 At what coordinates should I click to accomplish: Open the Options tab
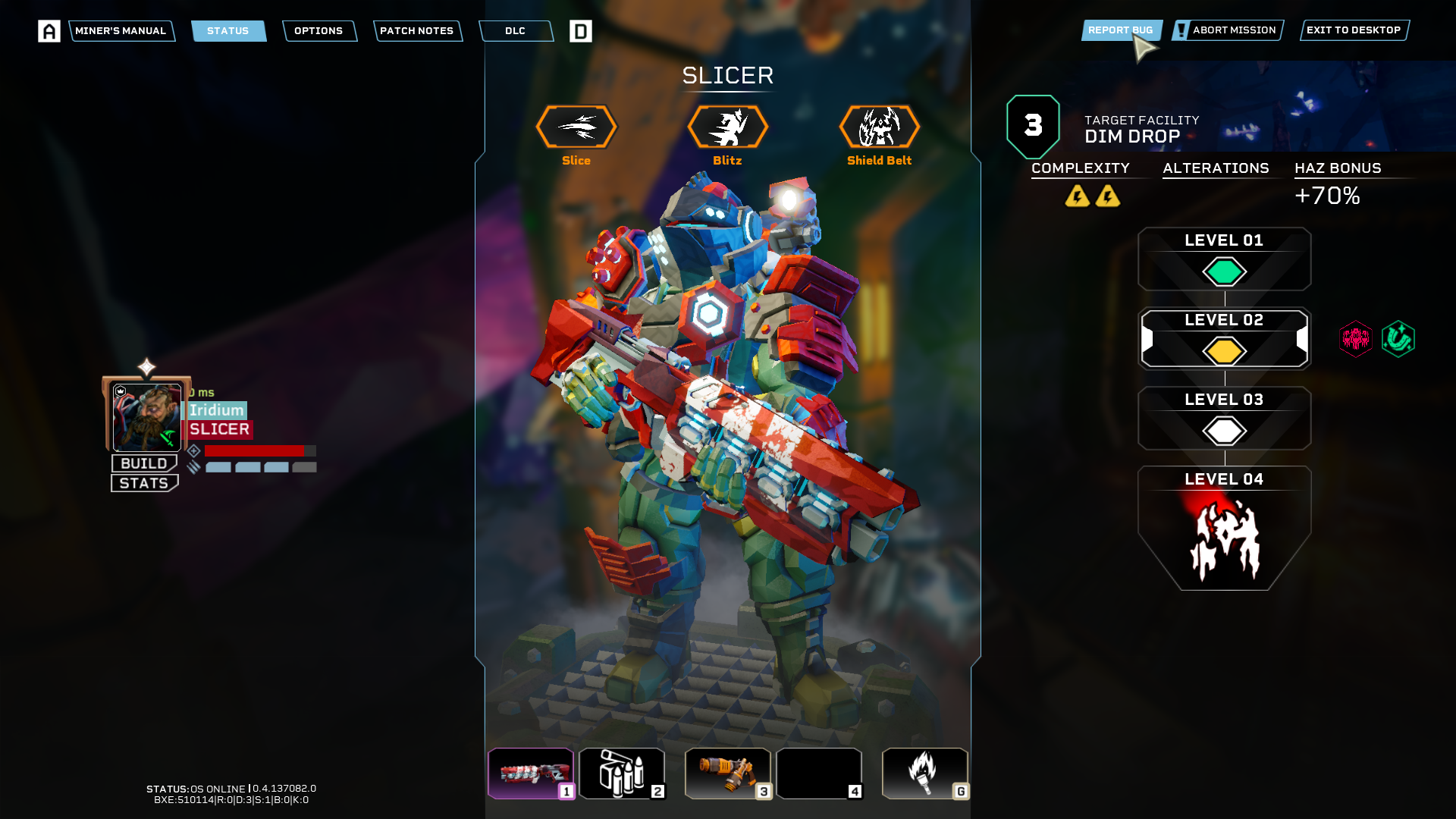point(318,31)
